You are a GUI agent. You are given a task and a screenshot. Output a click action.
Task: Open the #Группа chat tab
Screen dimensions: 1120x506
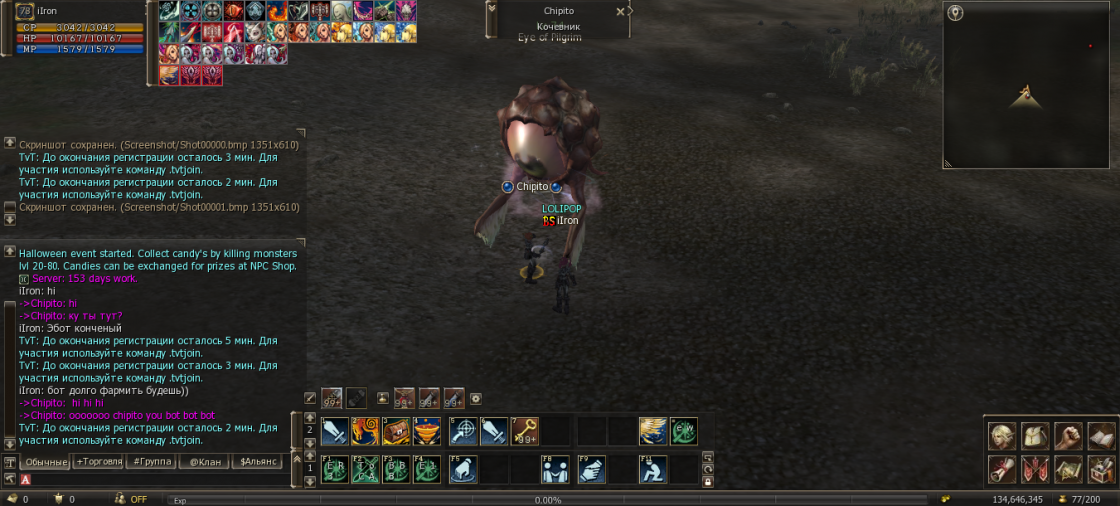[x=152, y=462]
